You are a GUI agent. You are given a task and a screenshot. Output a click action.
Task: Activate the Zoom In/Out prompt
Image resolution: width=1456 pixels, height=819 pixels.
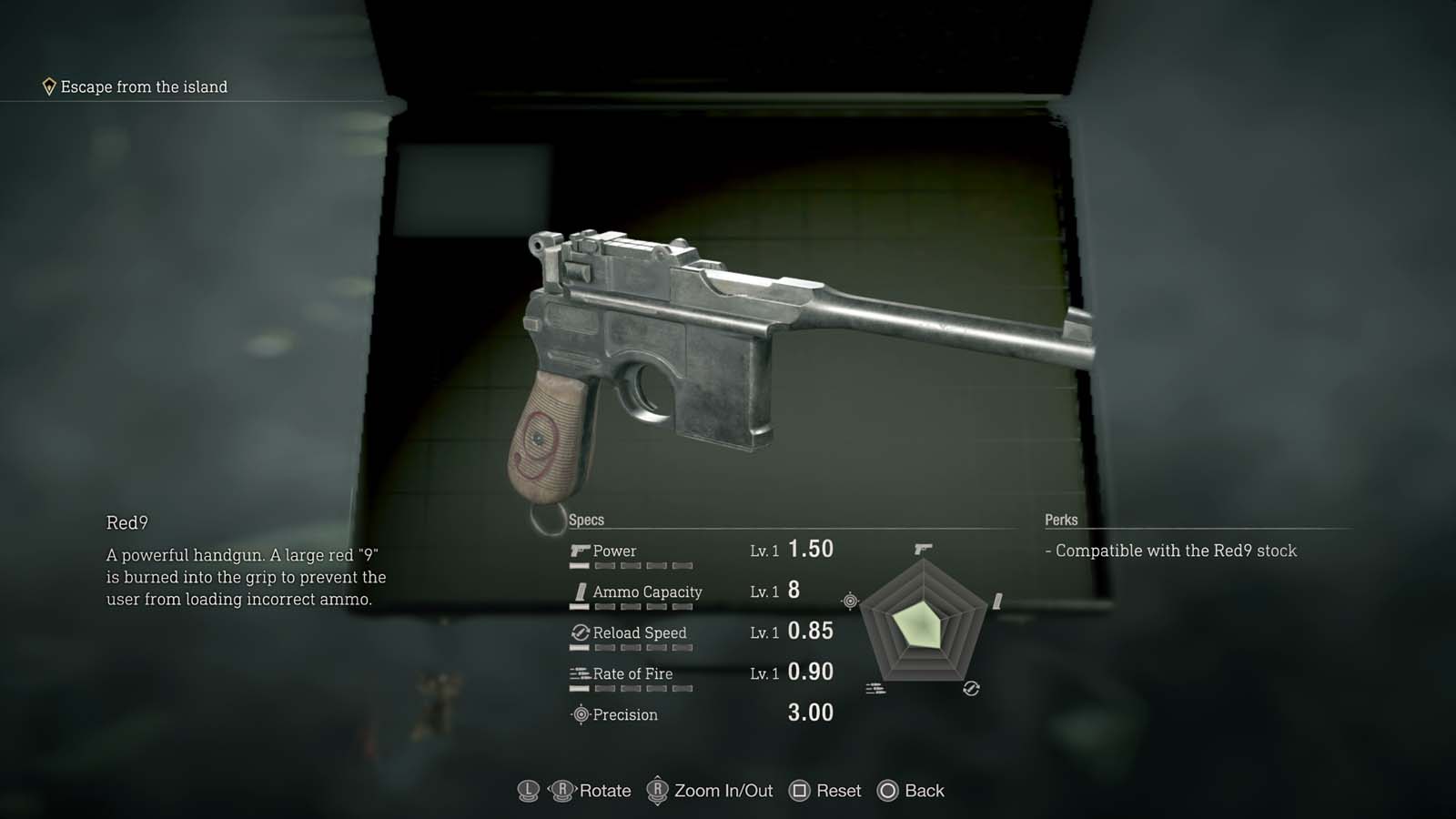(725, 791)
